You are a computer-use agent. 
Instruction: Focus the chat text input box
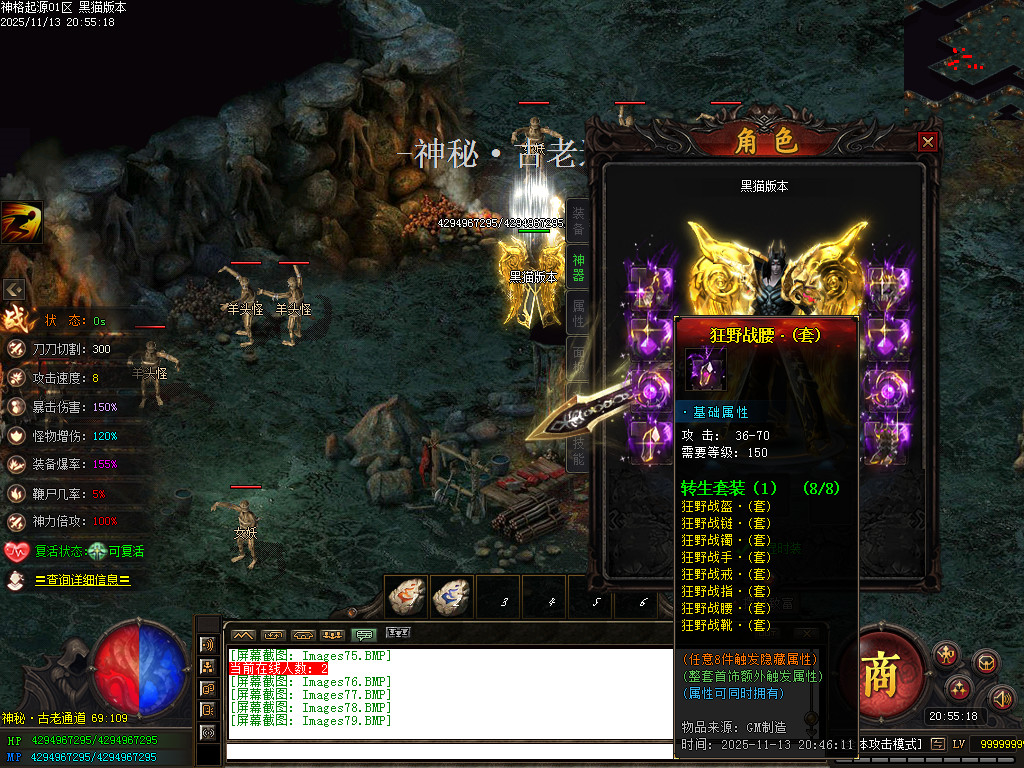coord(450,751)
